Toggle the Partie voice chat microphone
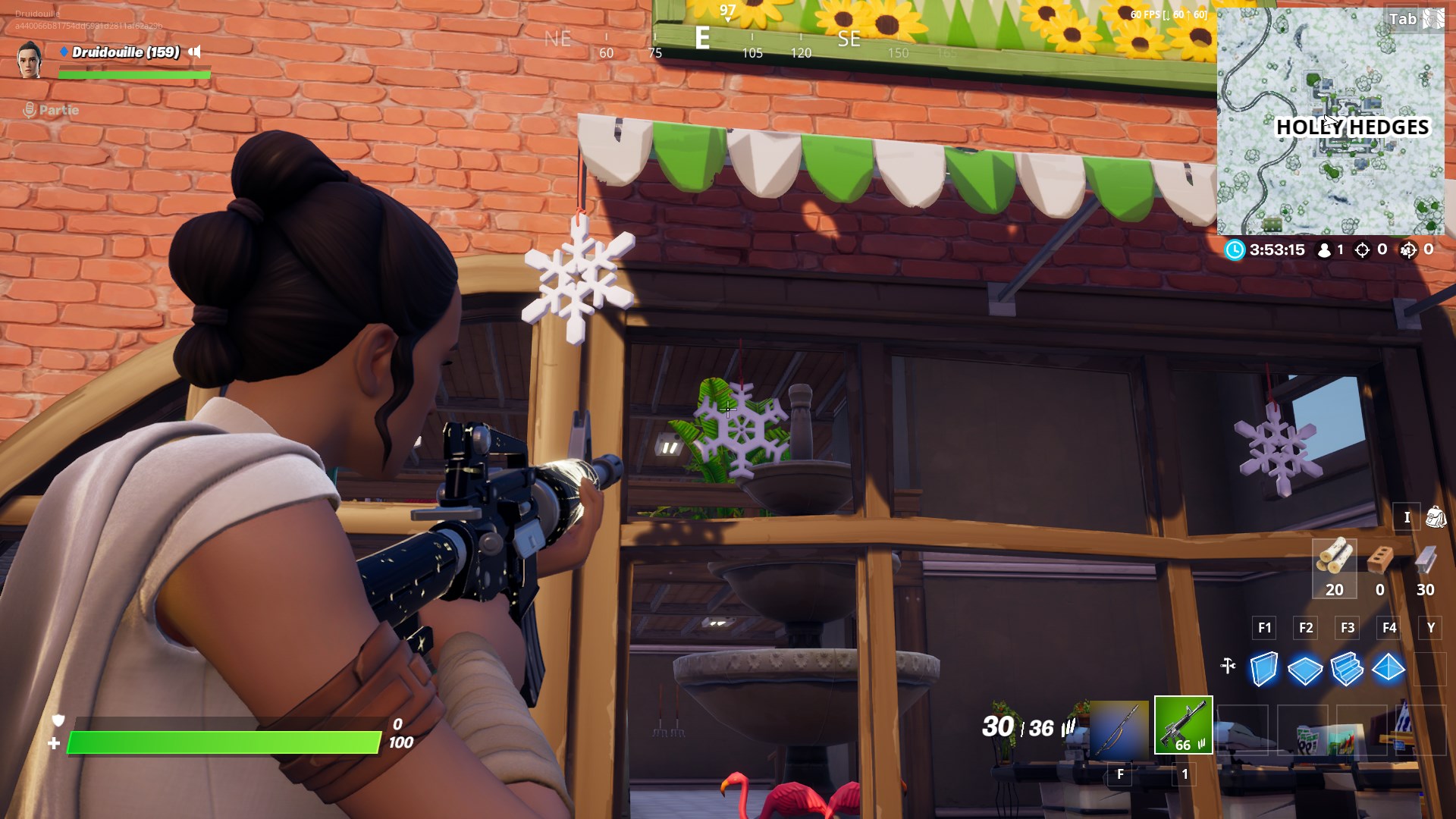 (29, 110)
